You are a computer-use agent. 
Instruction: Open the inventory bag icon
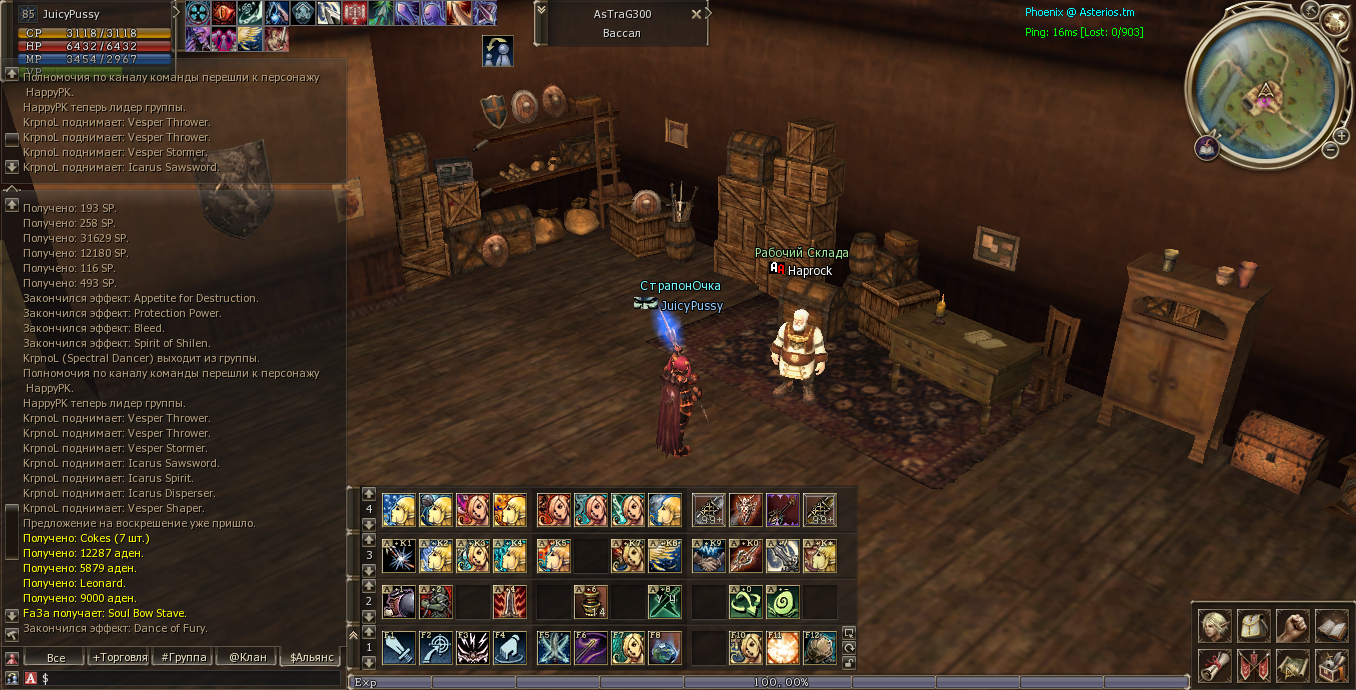(x=1253, y=626)
